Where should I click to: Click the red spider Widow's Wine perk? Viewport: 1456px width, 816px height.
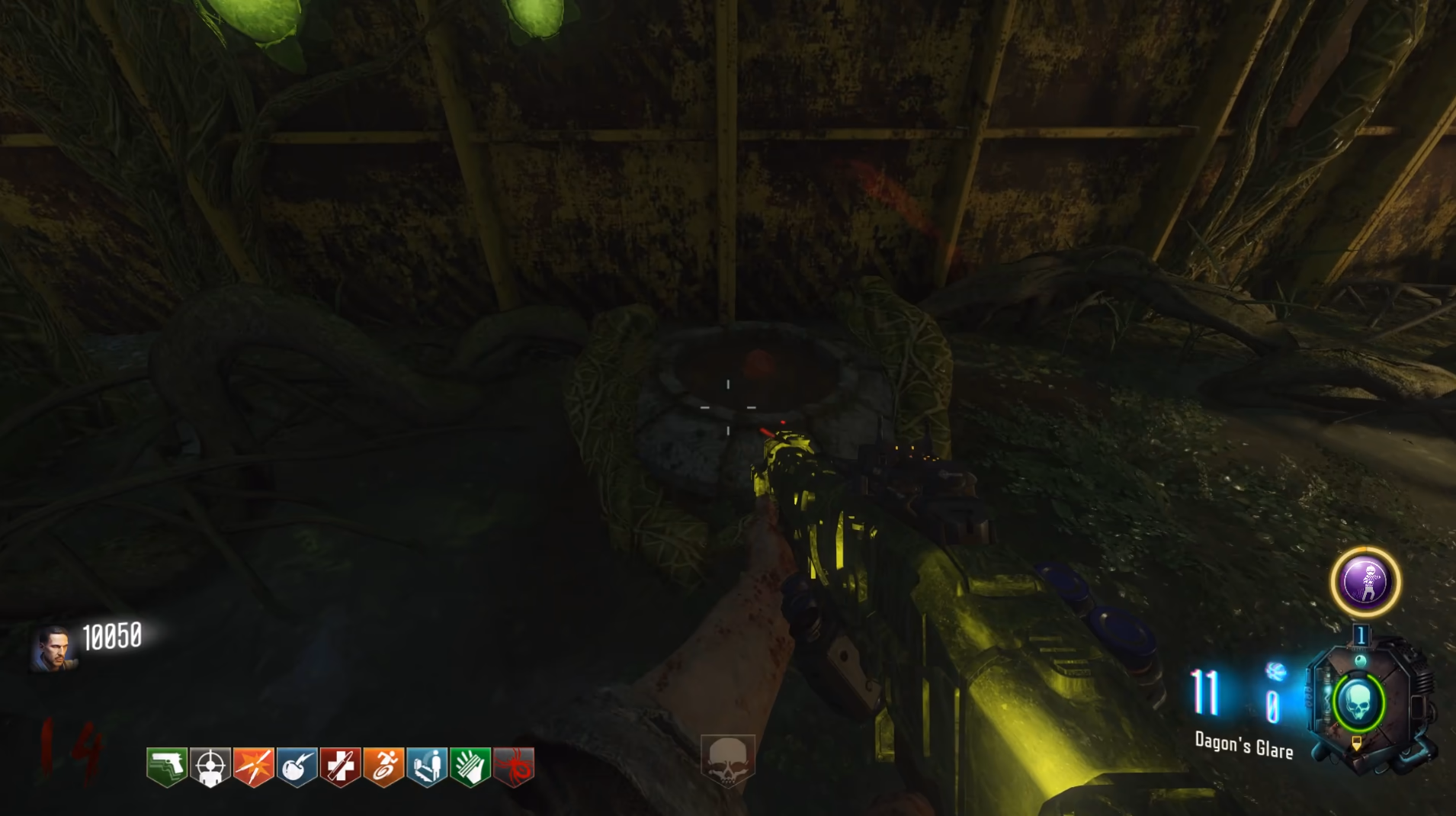(x=514, y=766)
